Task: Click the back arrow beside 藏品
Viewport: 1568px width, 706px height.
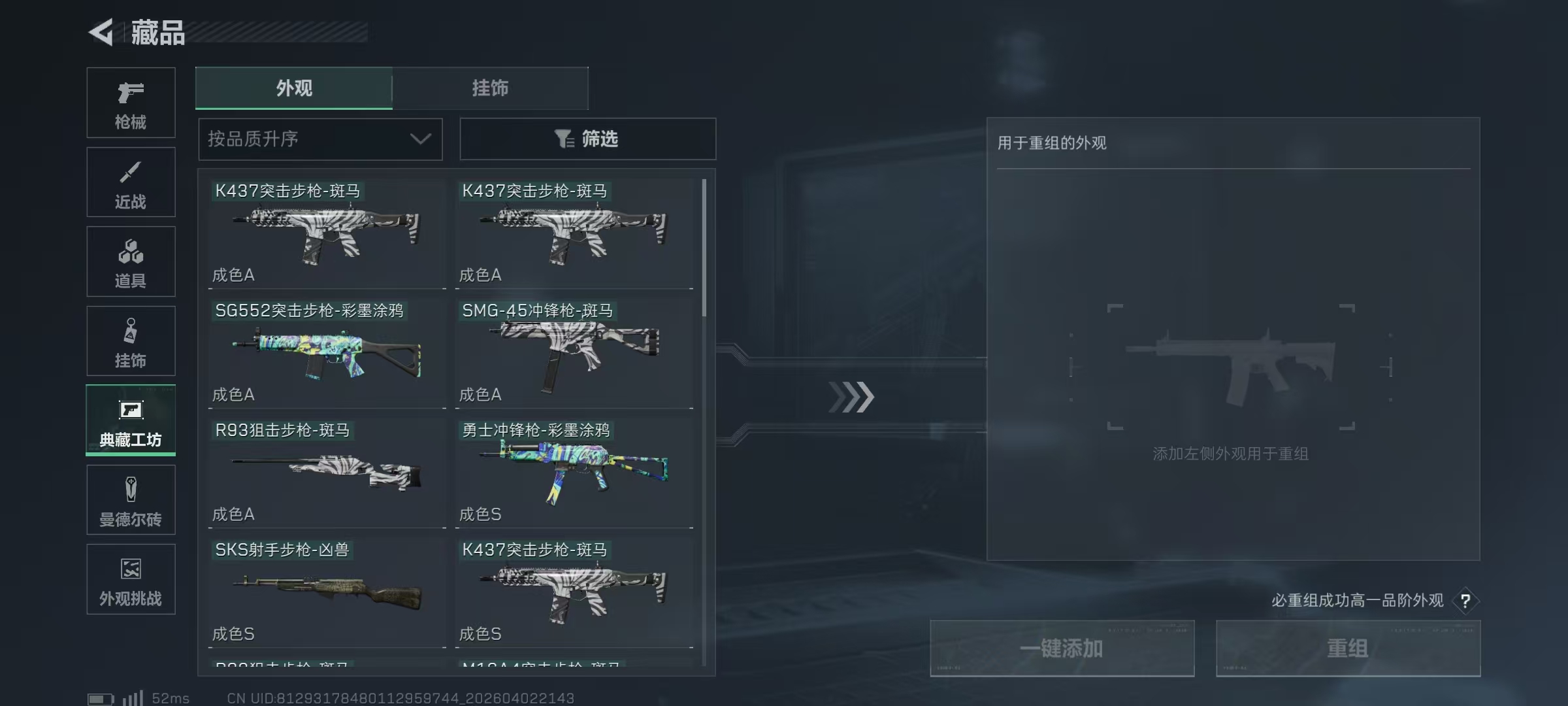Action: tap(101, 32)
